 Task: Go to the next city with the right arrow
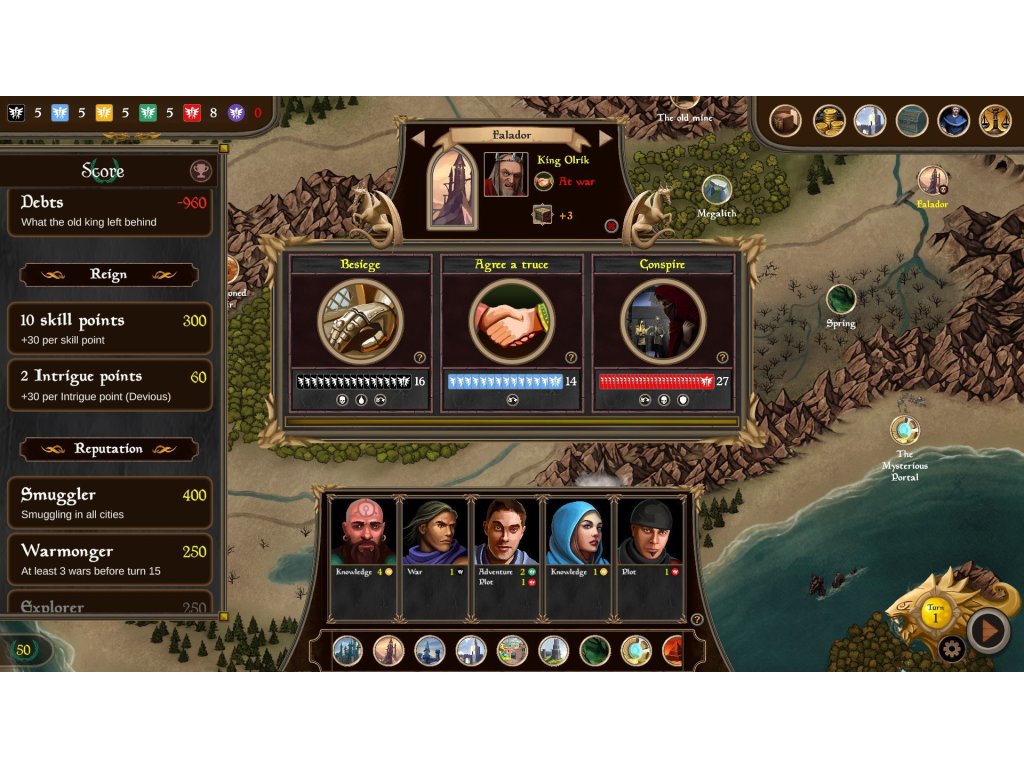click(x=603, y=137)
